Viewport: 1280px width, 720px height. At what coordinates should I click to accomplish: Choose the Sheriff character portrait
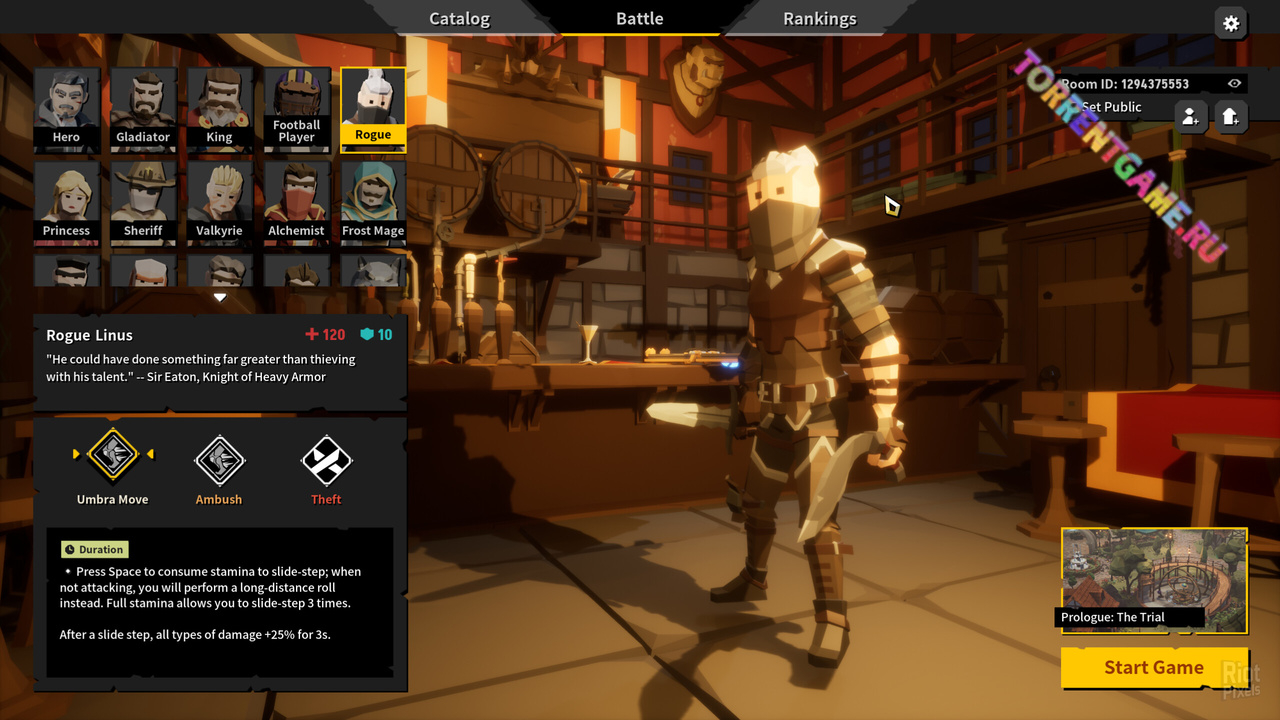point(143,203)
